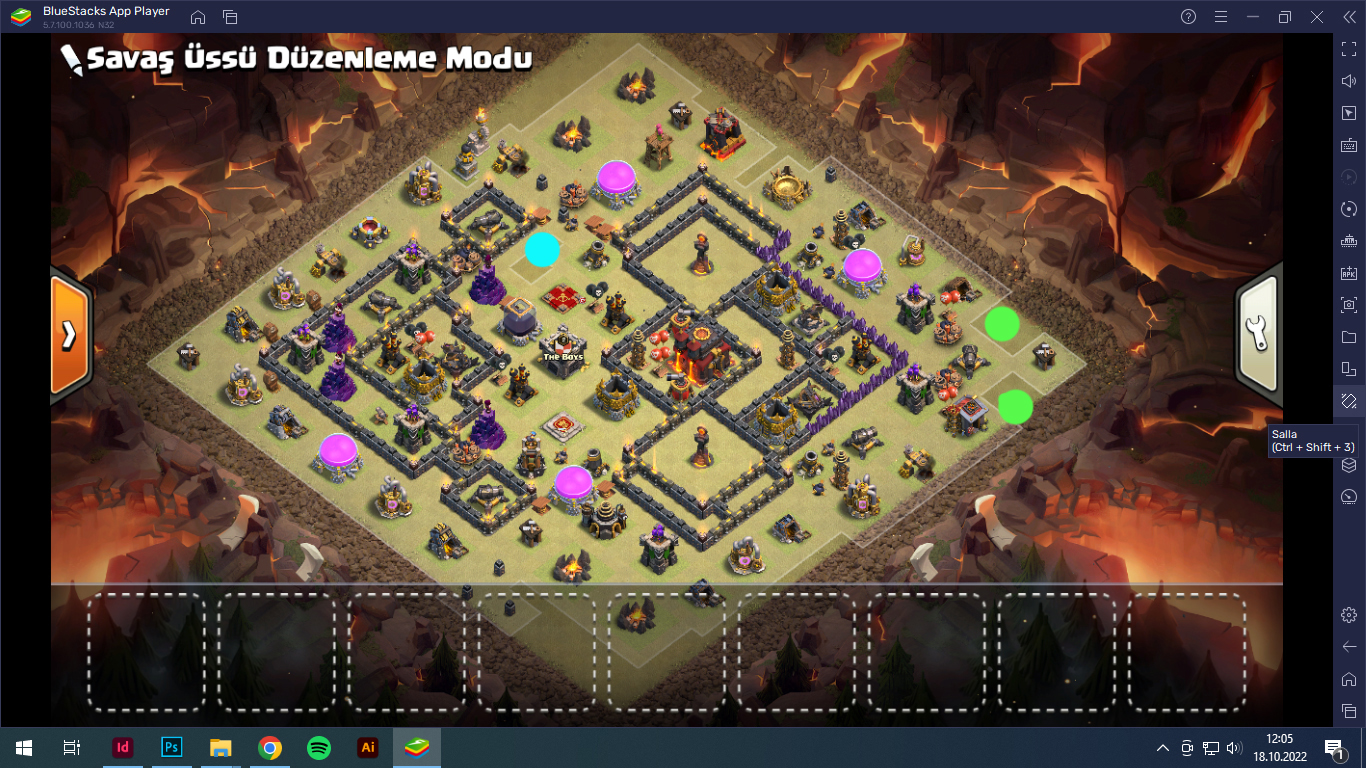1366x768 pixels.
Task: Expand the orange arrow side panel
Action: (x=69, y=334)
